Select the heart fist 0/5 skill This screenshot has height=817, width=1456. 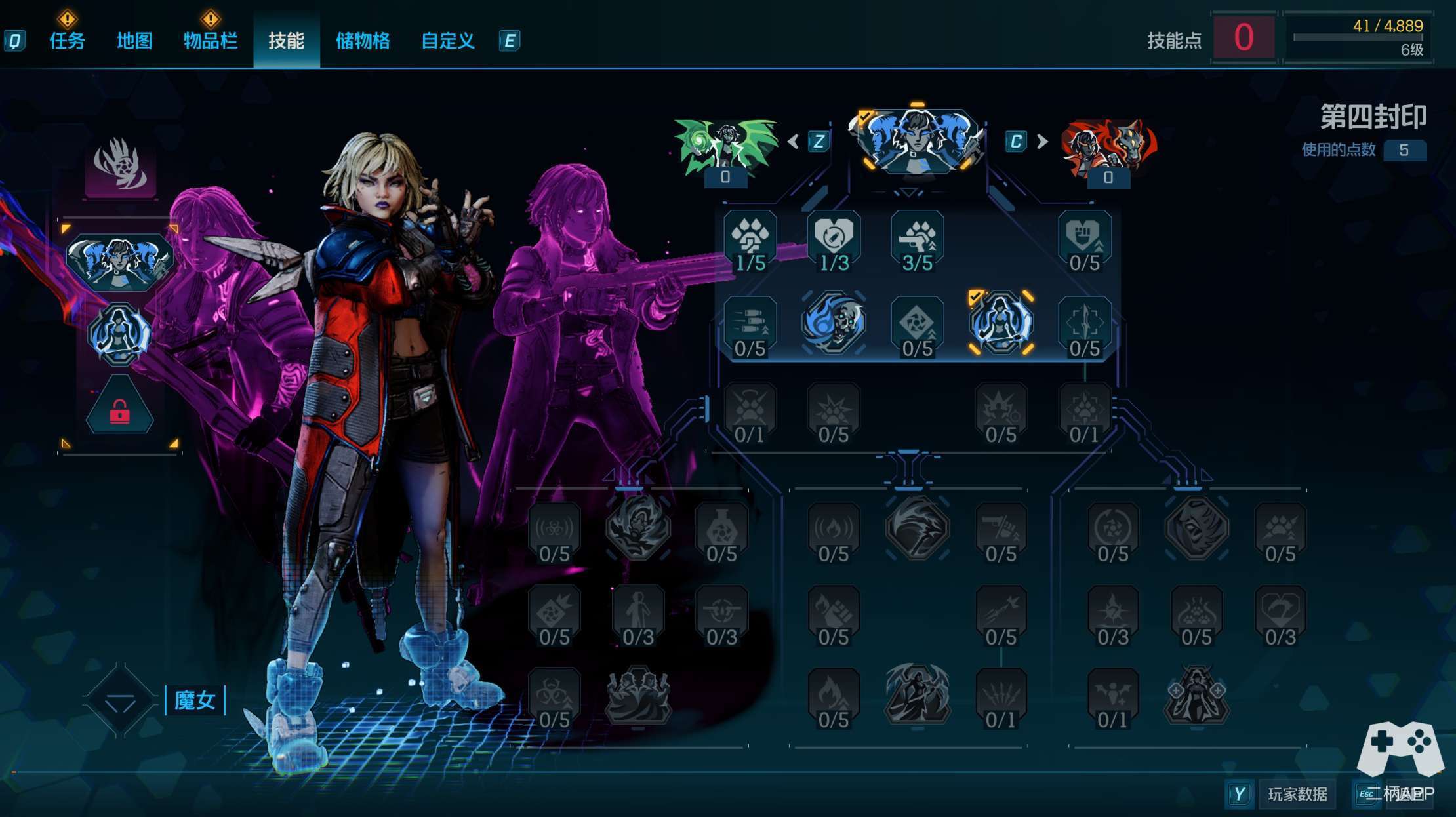1084,241
